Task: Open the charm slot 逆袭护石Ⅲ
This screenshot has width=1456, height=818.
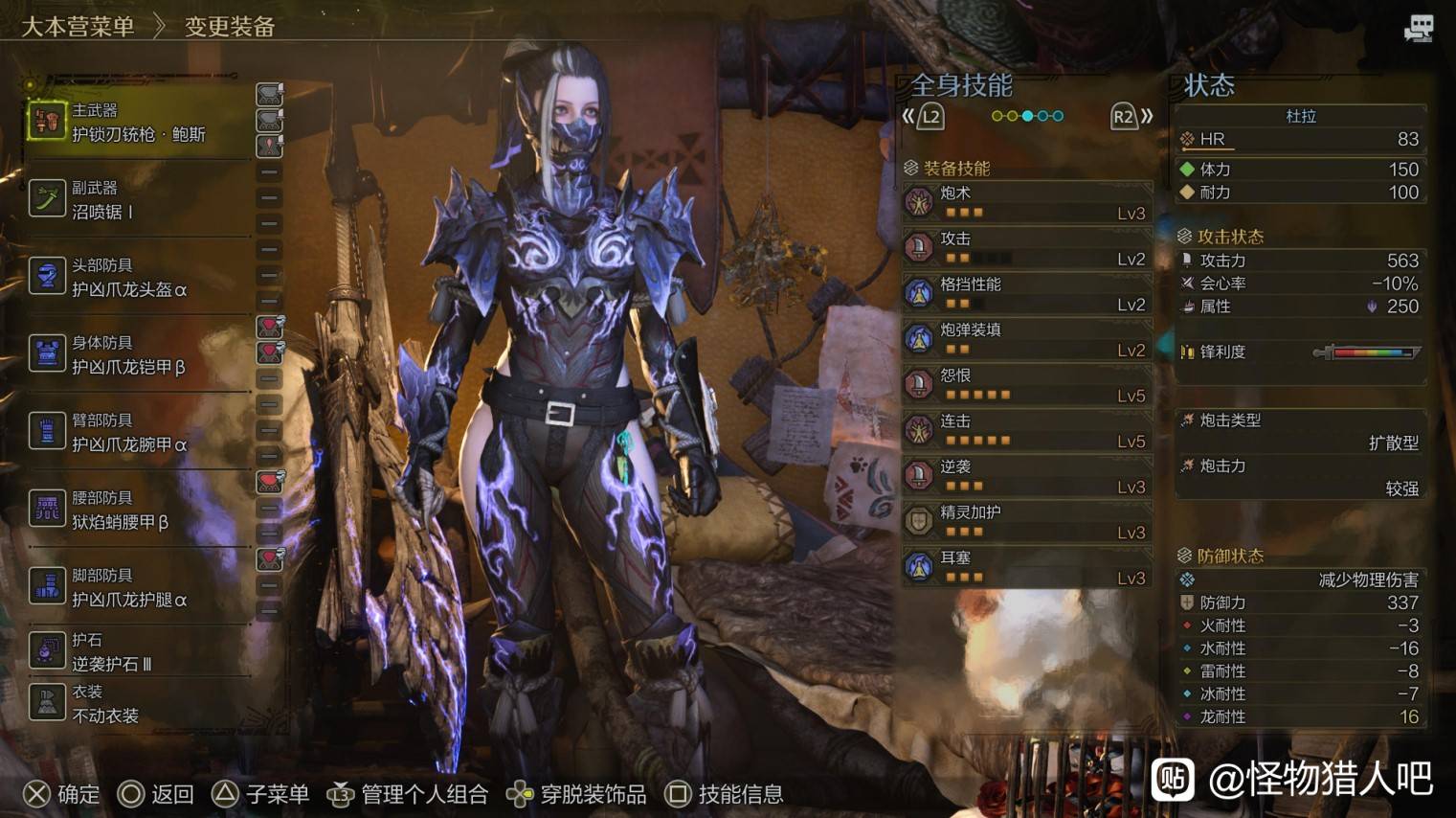Action: [138, 651]
